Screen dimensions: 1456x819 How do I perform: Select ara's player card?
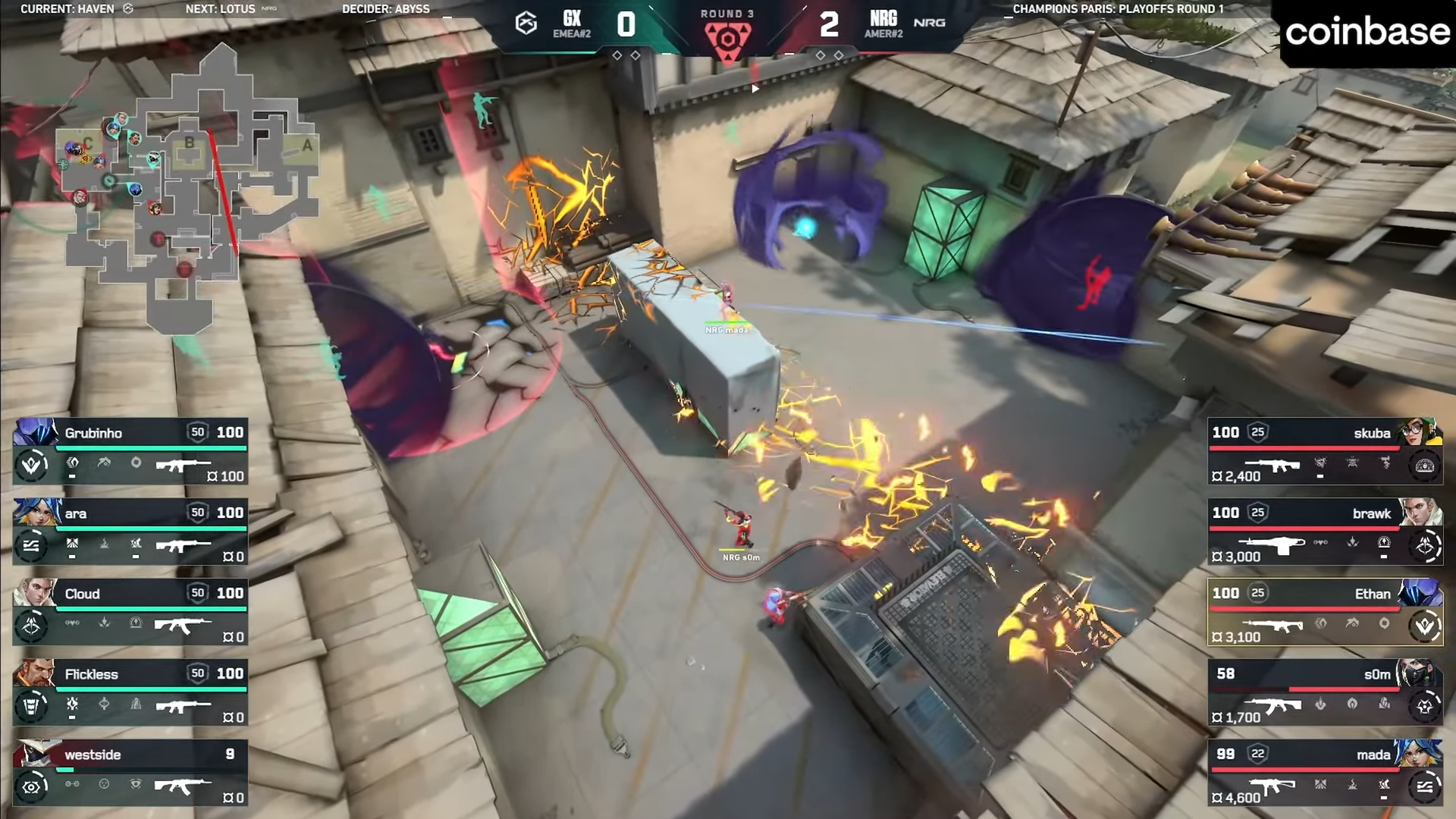(x=130, y=532)
